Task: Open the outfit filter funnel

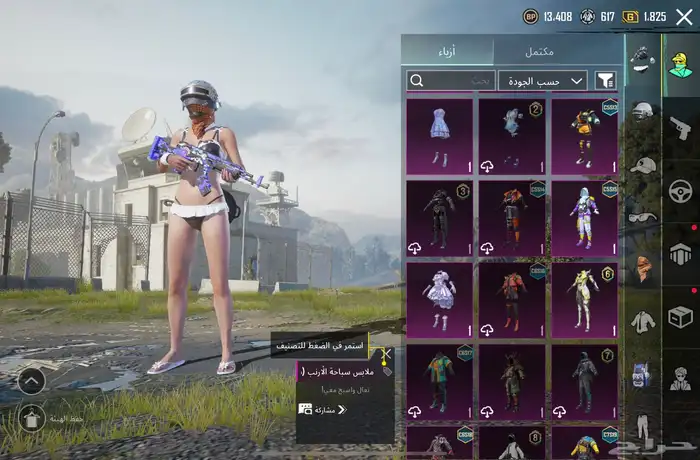Action: click(604, 80)
